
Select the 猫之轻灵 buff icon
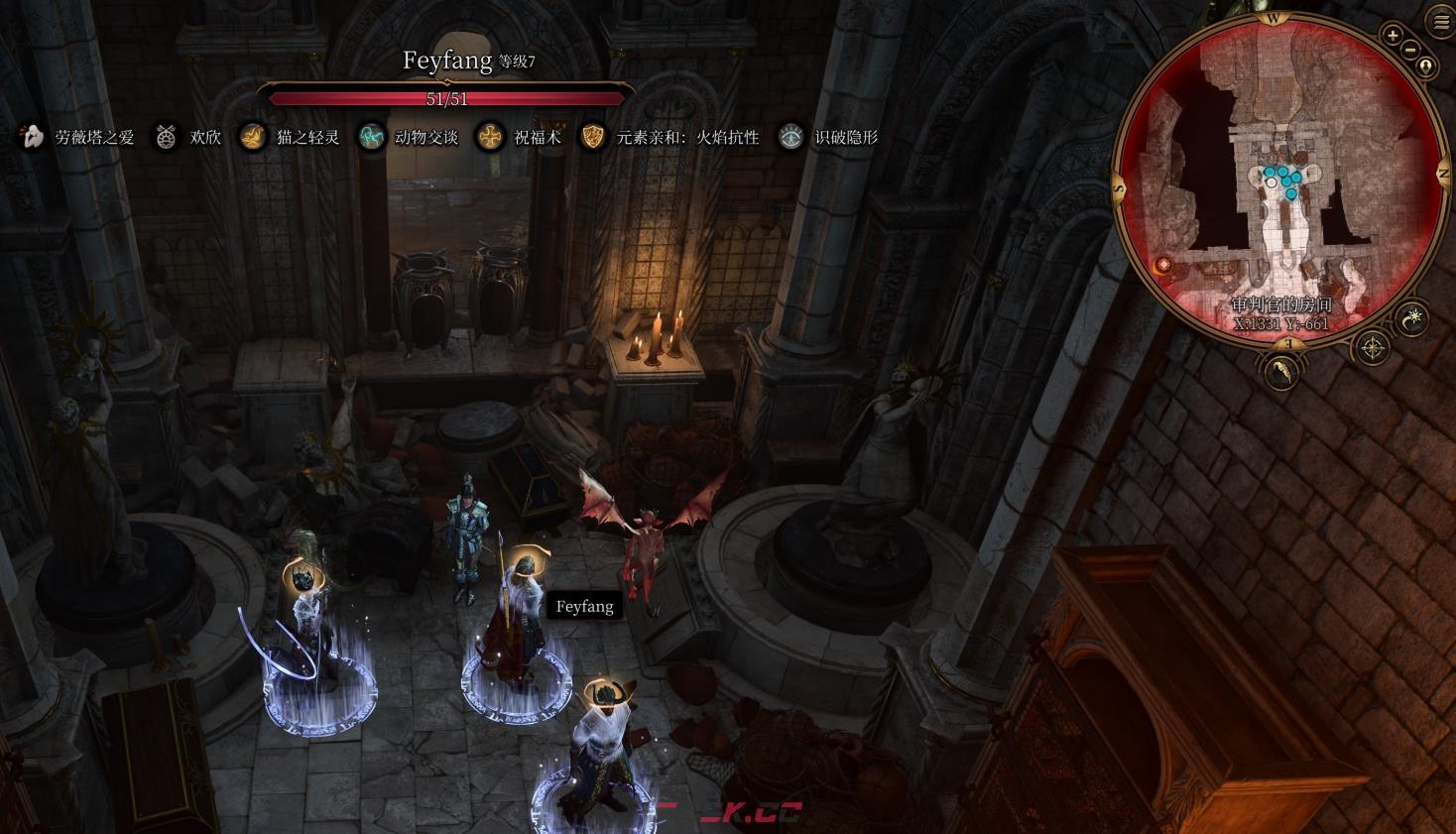[x=253, y=137]
